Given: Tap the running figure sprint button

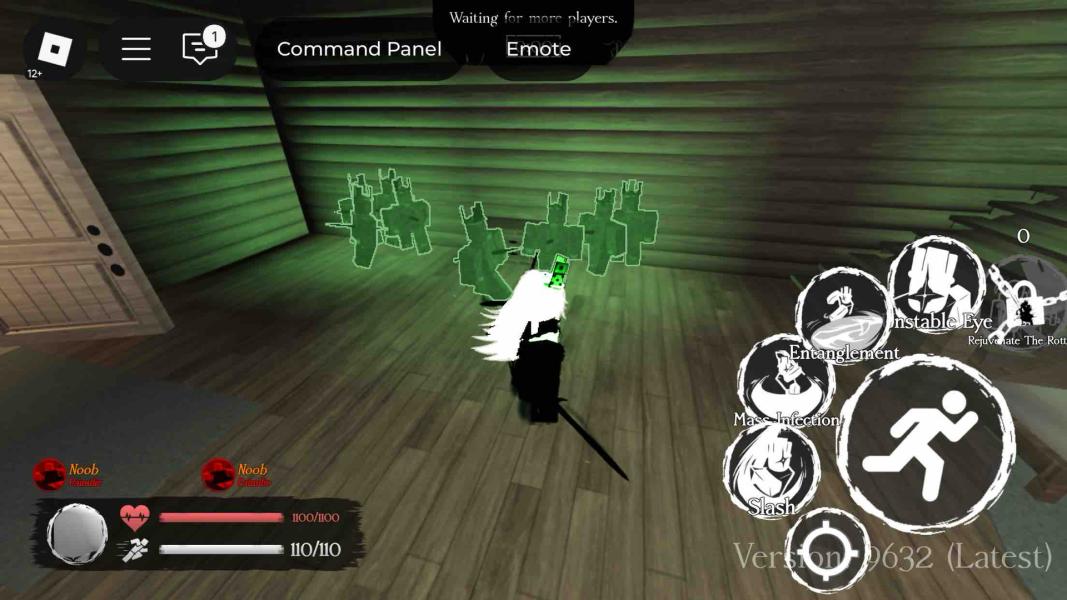Looking at the screenshot, I should coord(925,444).
